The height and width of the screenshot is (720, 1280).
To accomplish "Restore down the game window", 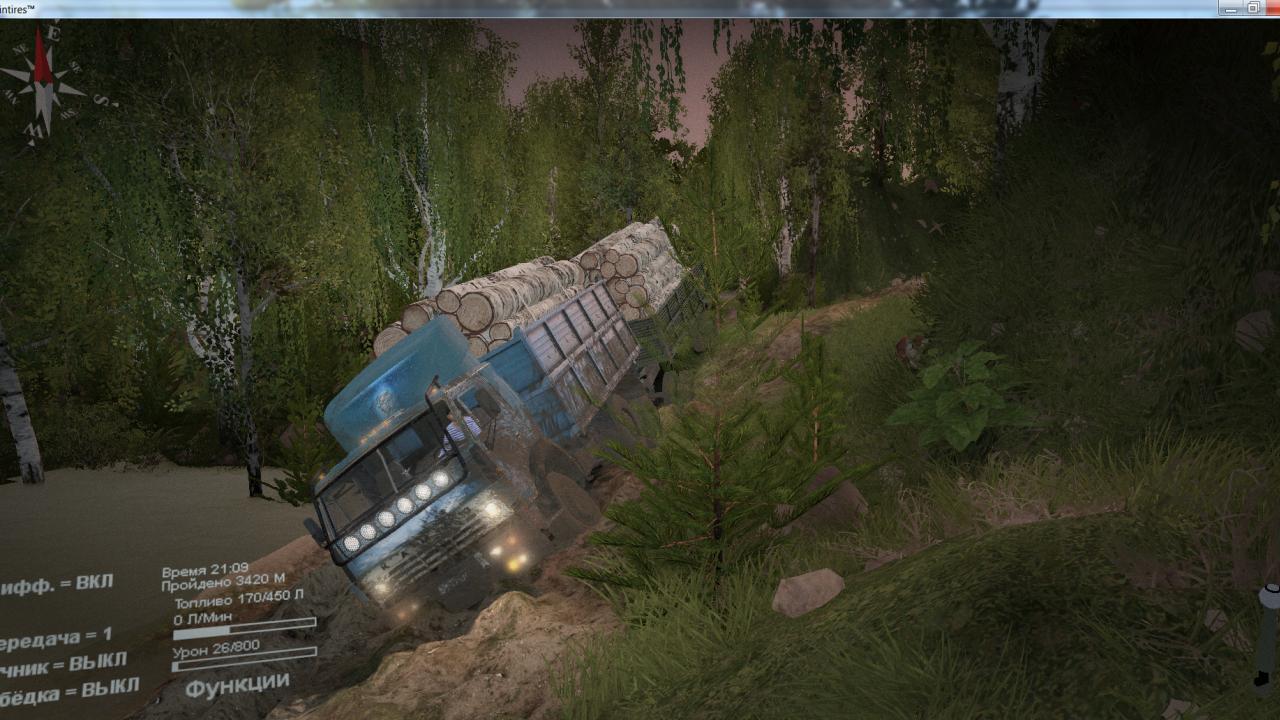I will (x=1254, y=8).
